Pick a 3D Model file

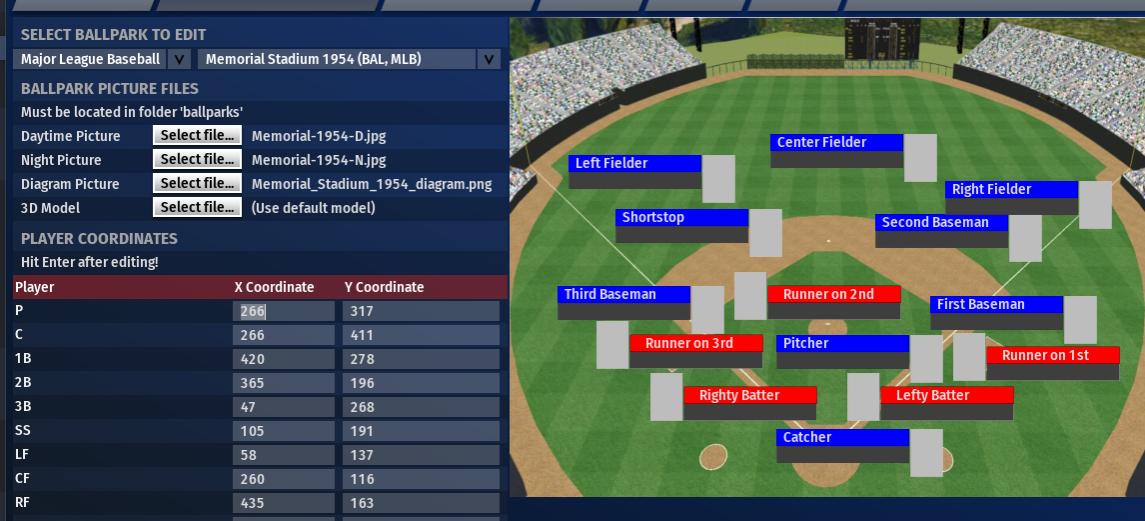tap(198, 207)
